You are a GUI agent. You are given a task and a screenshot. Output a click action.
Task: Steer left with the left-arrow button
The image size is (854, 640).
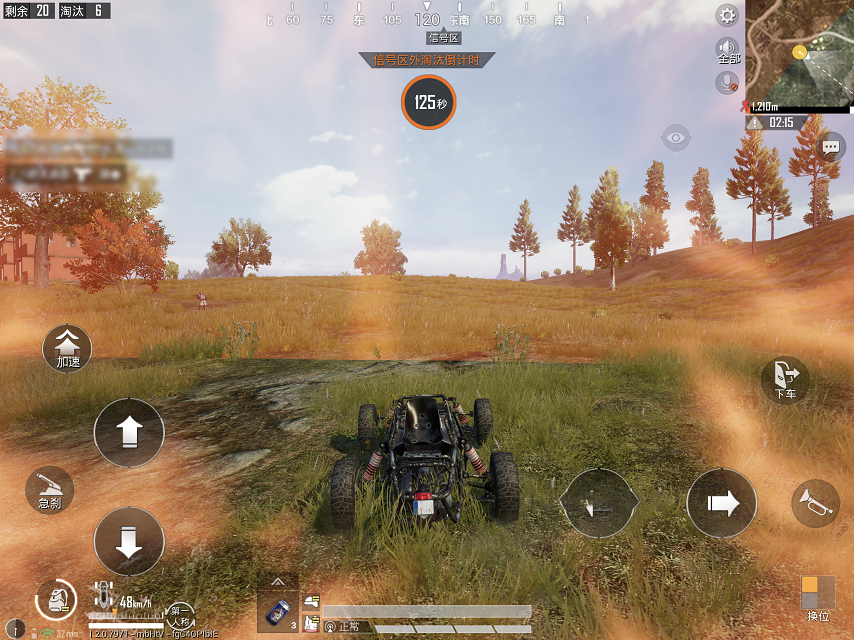point(598,502)
